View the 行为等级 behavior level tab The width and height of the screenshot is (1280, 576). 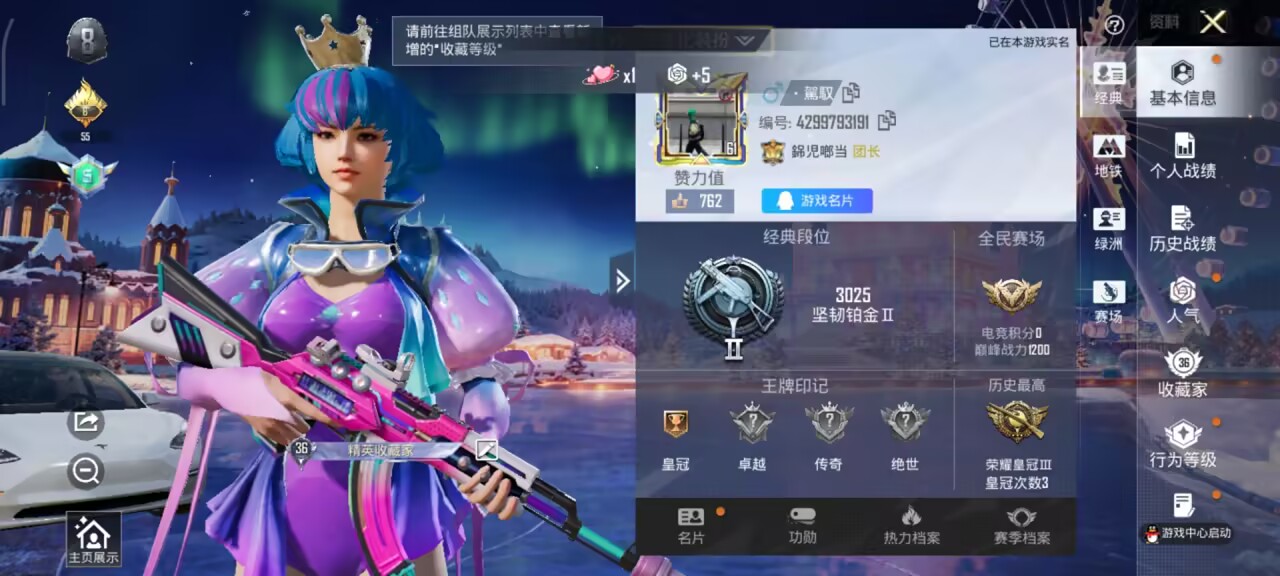[1182, 445]
